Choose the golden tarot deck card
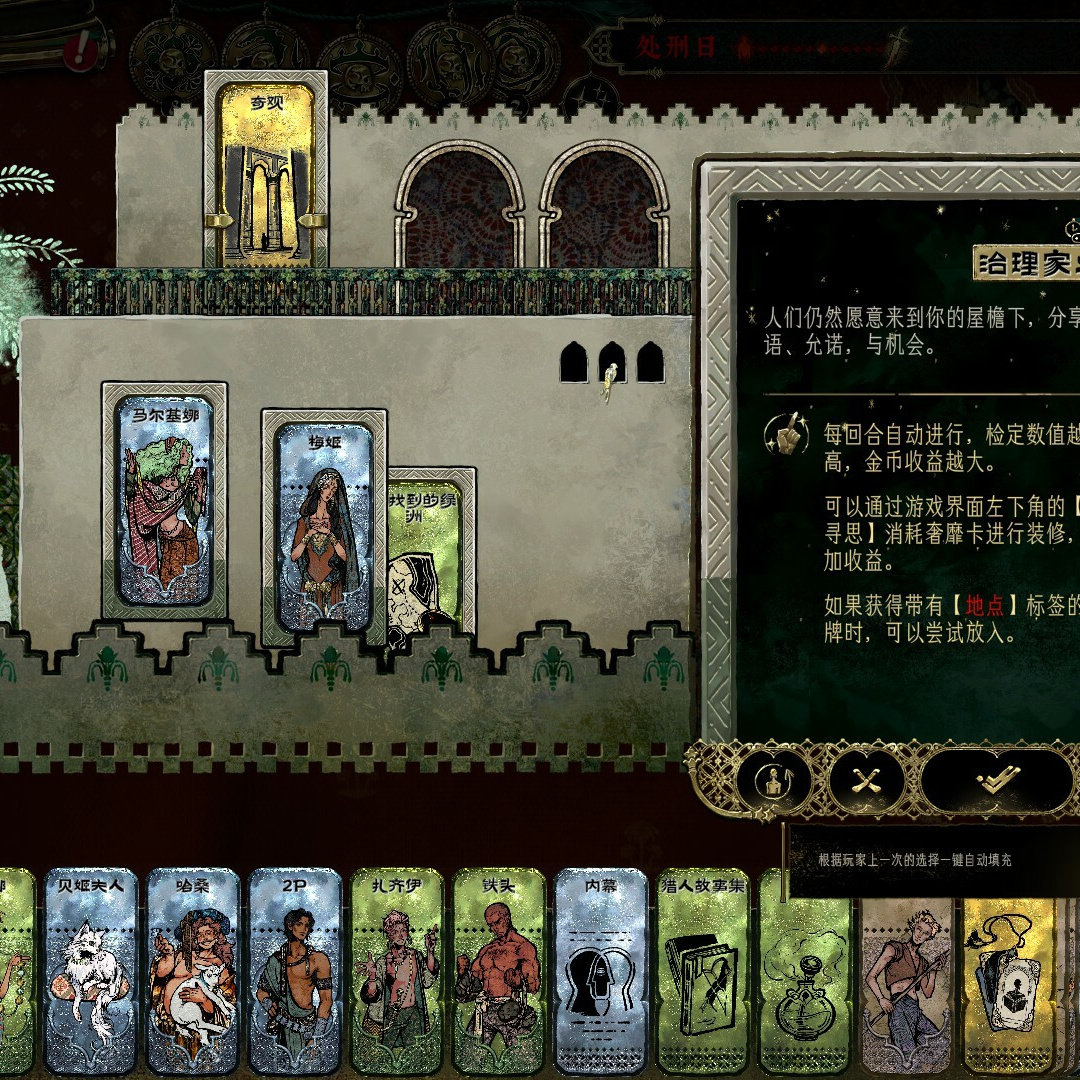 tap(1007, 969)
